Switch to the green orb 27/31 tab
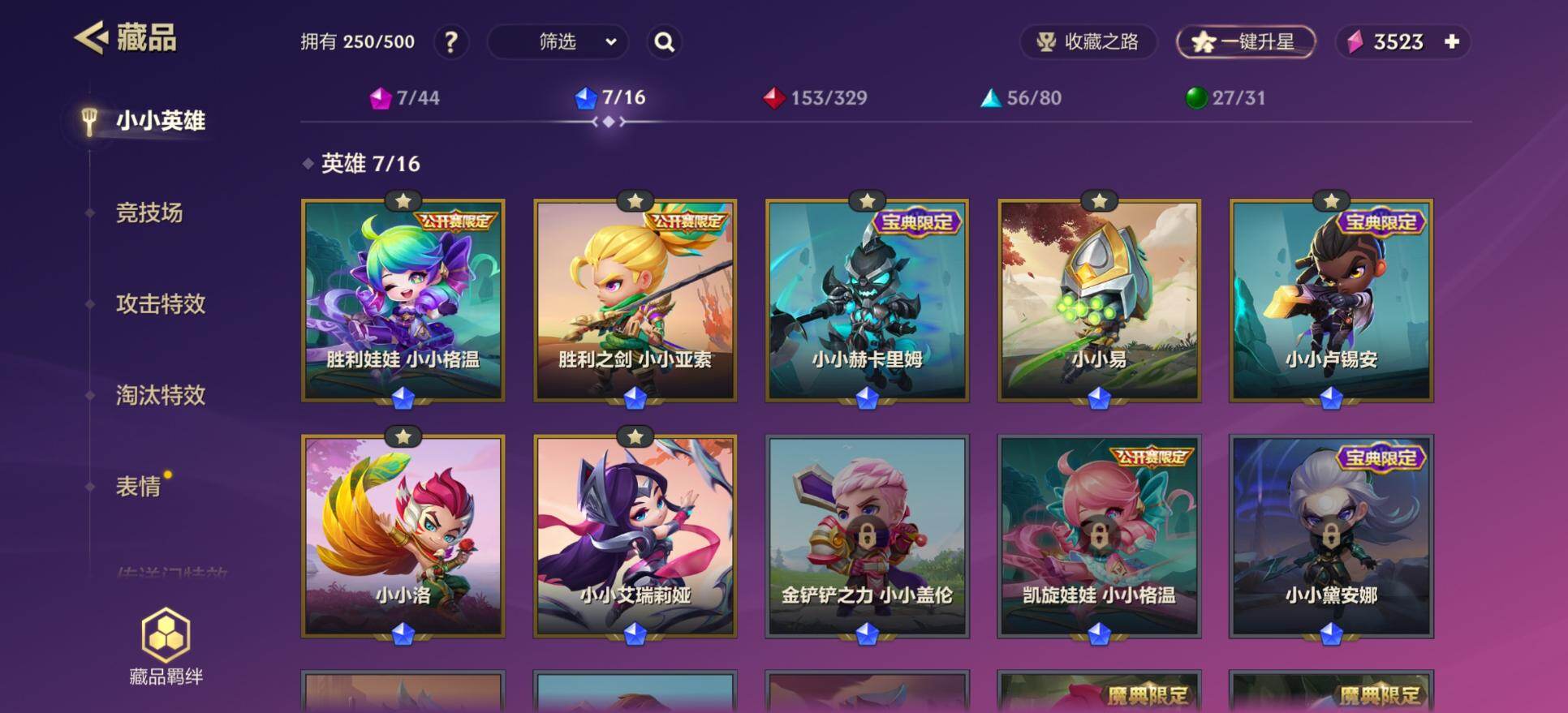 (1226, 98)
